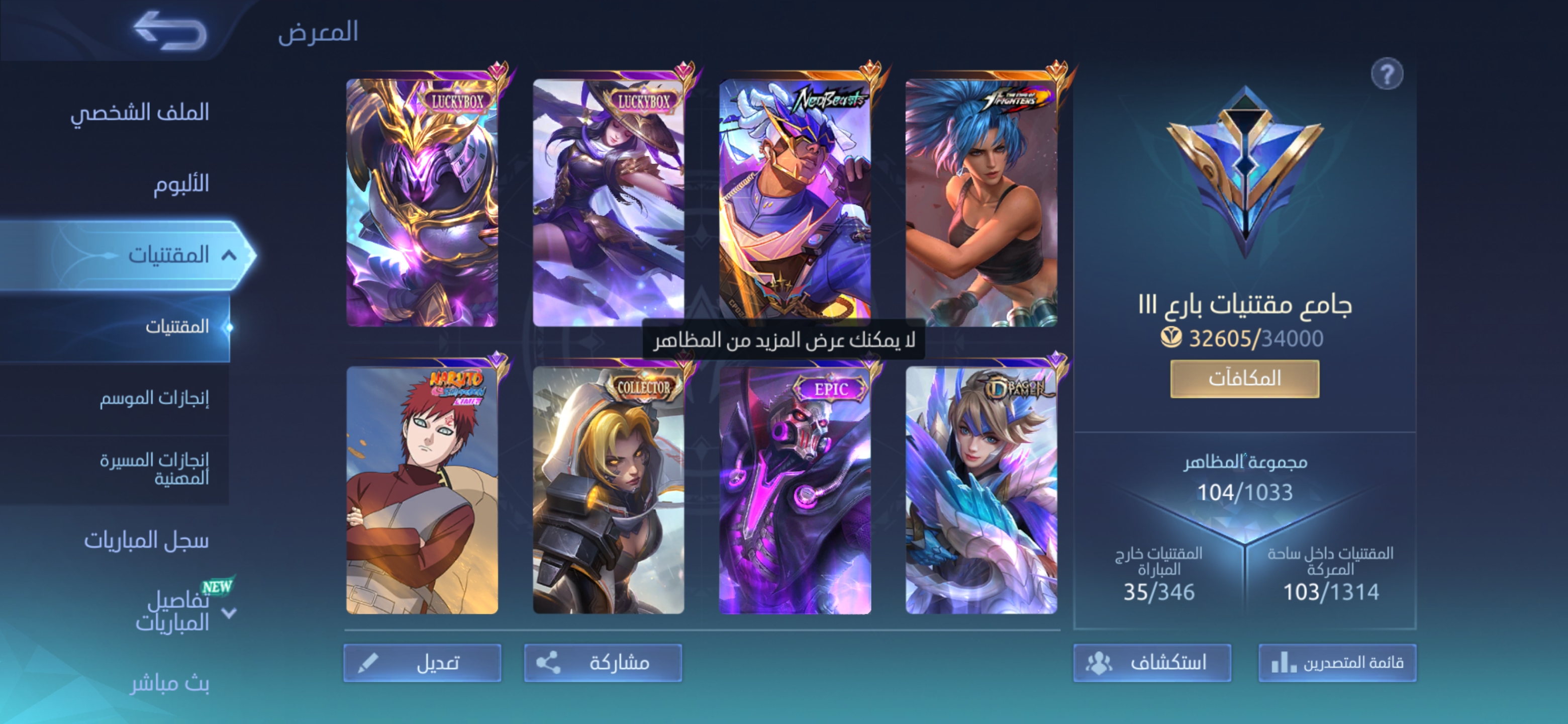Select the Neobeasts skin card

point(795,203)
